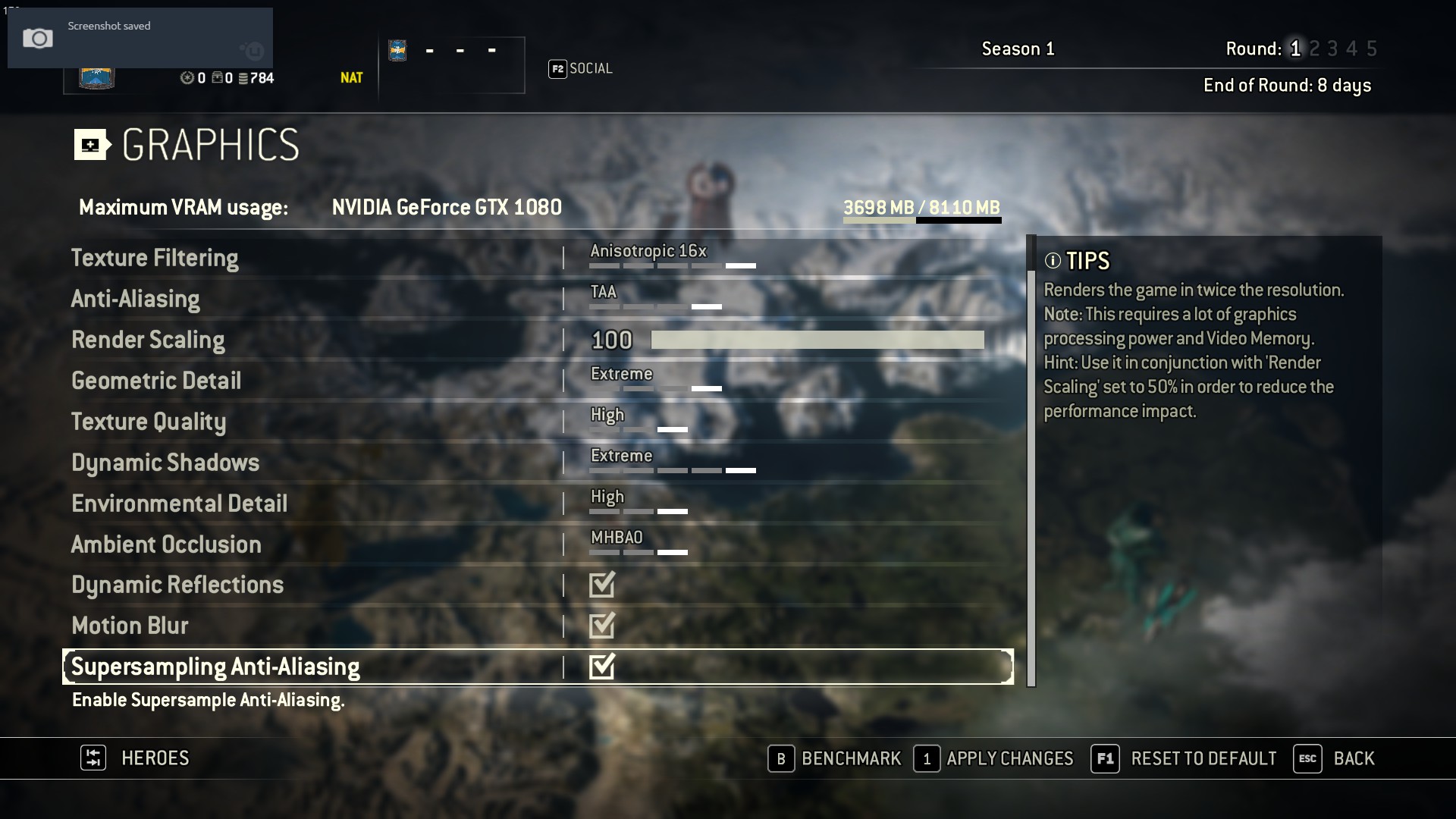Select the Ambient Occlusion MHBAO setting
The height and width of the screenshot is (819, 1456).
[639, 544]
